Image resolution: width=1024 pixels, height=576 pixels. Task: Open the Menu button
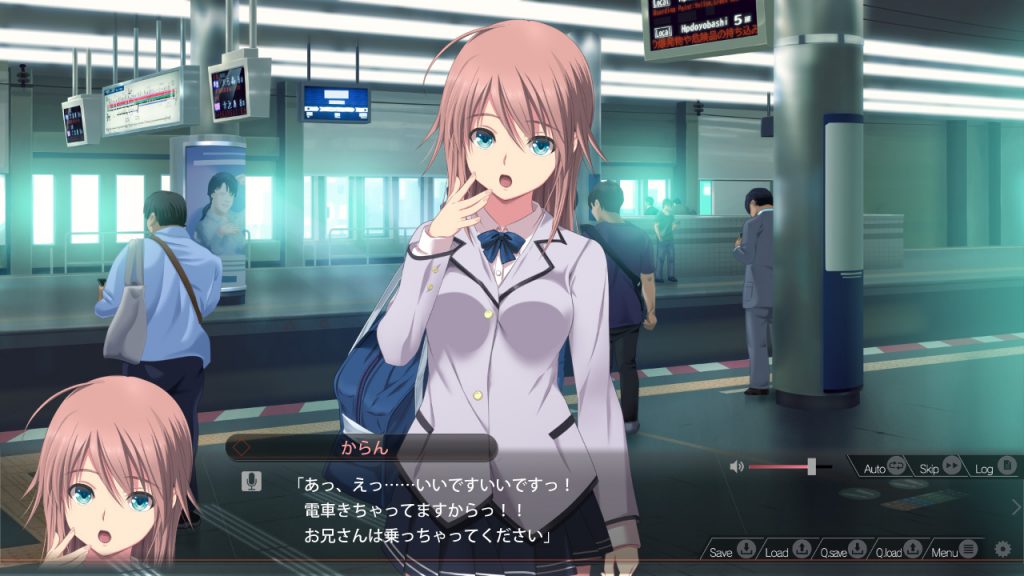click(x=955, y=551)
